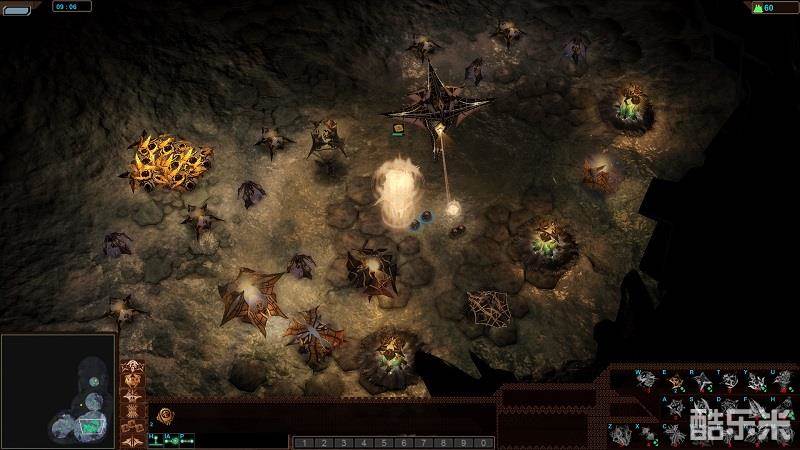Select the round unit portrait in selection panel
800x450 pixels.
click(166, 415)
